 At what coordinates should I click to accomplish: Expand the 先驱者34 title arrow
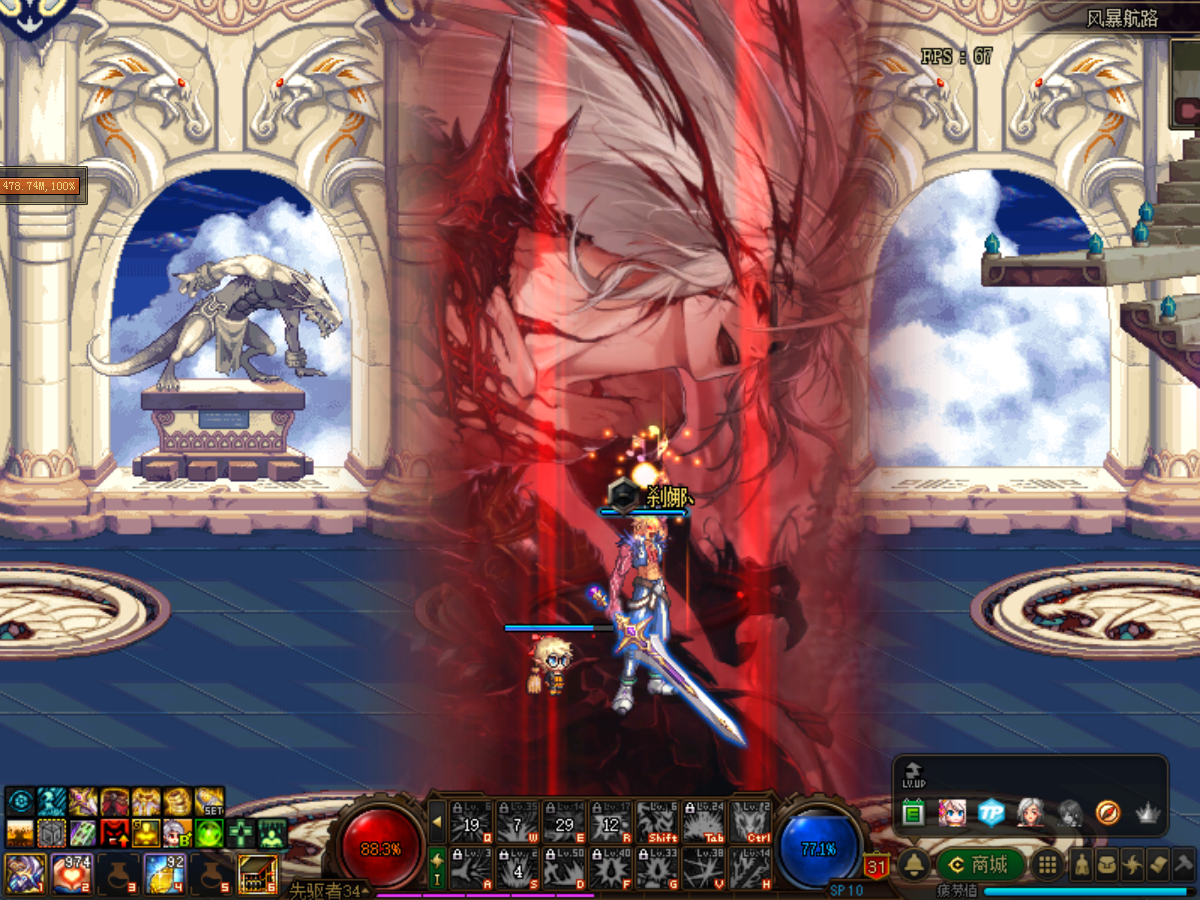367,890
